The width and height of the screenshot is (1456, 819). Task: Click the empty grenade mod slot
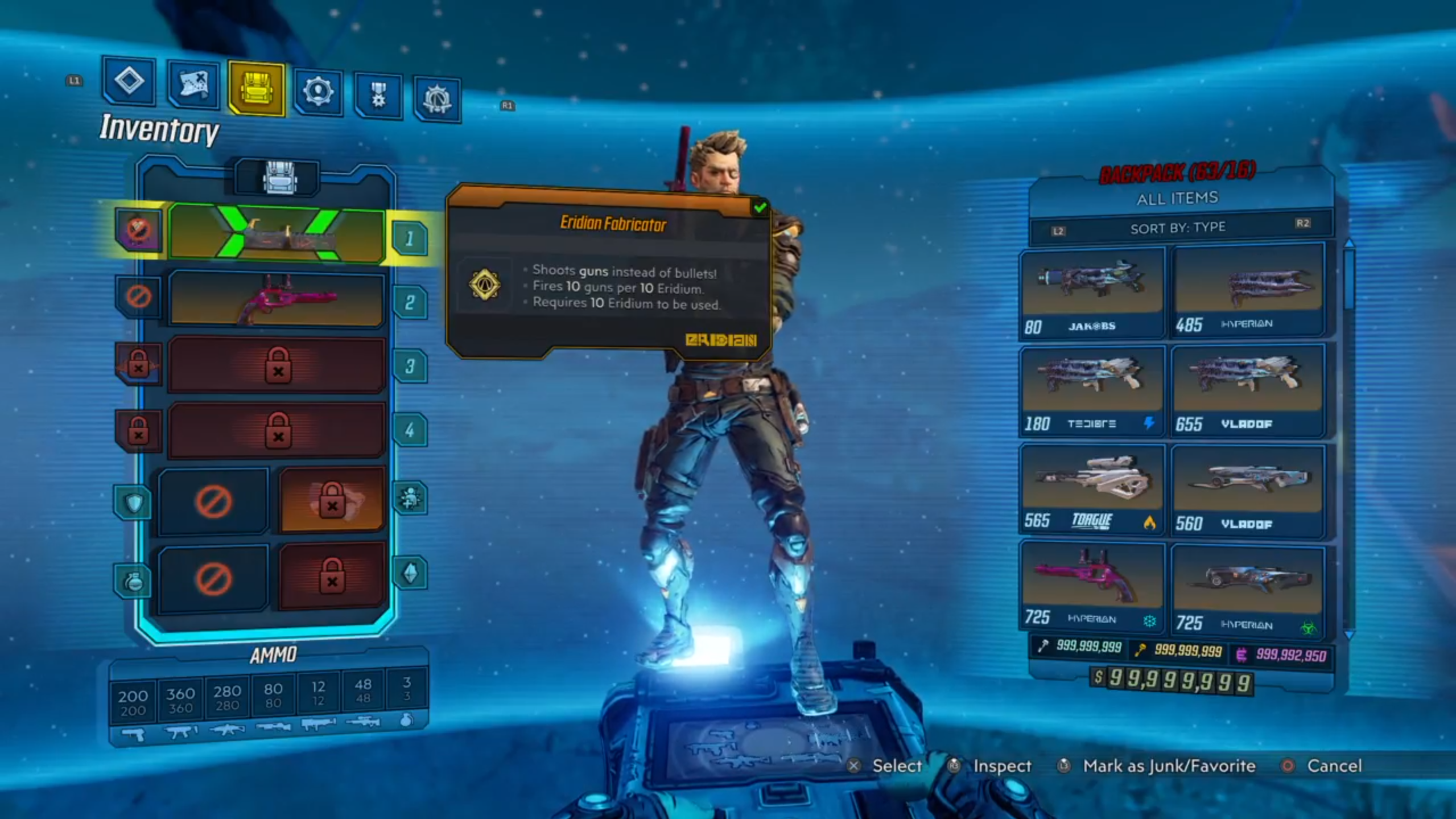[213, 579]
